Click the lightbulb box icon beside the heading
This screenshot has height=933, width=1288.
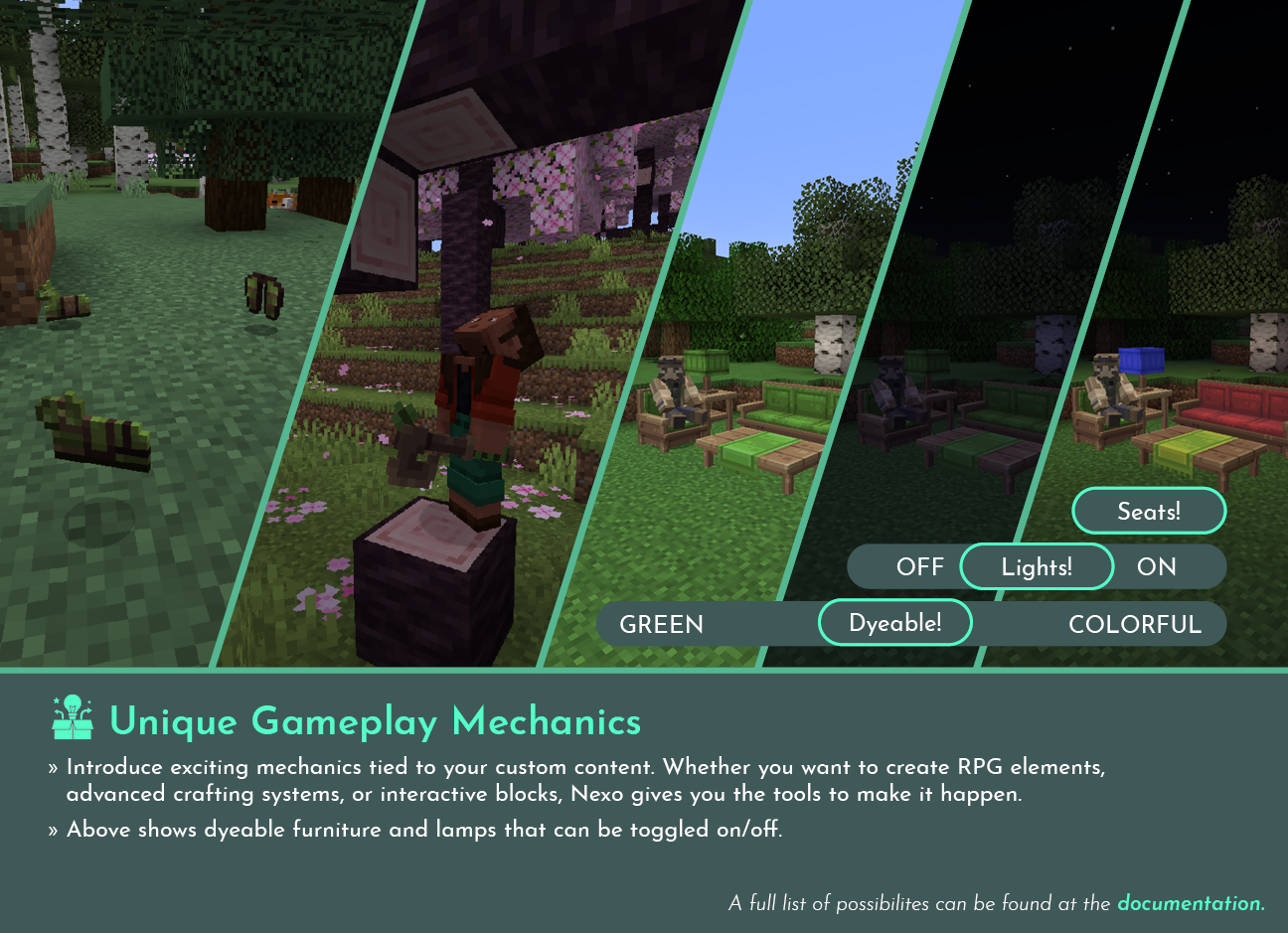point(73,717)
